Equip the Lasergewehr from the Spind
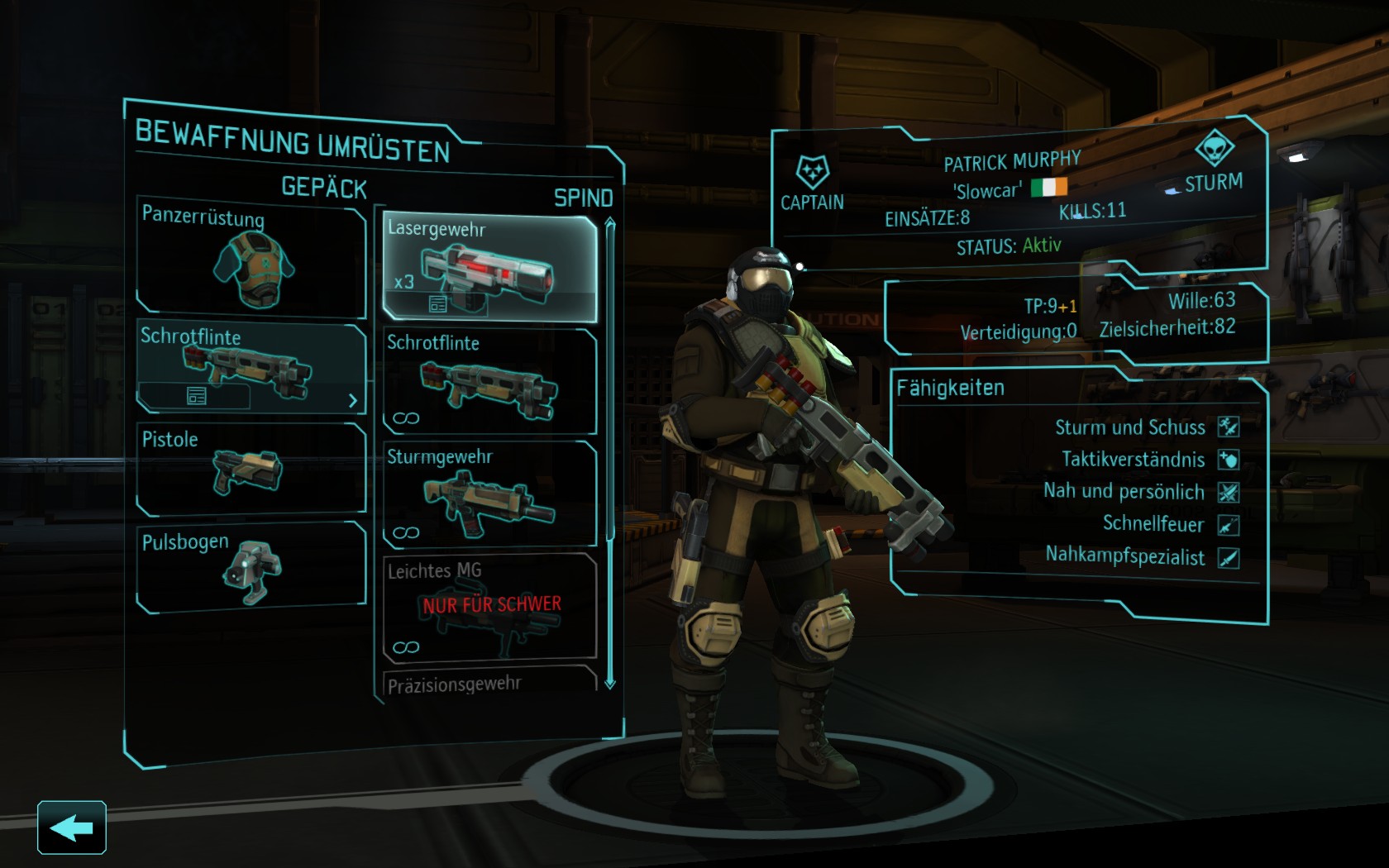 click(x=489, y=265)
